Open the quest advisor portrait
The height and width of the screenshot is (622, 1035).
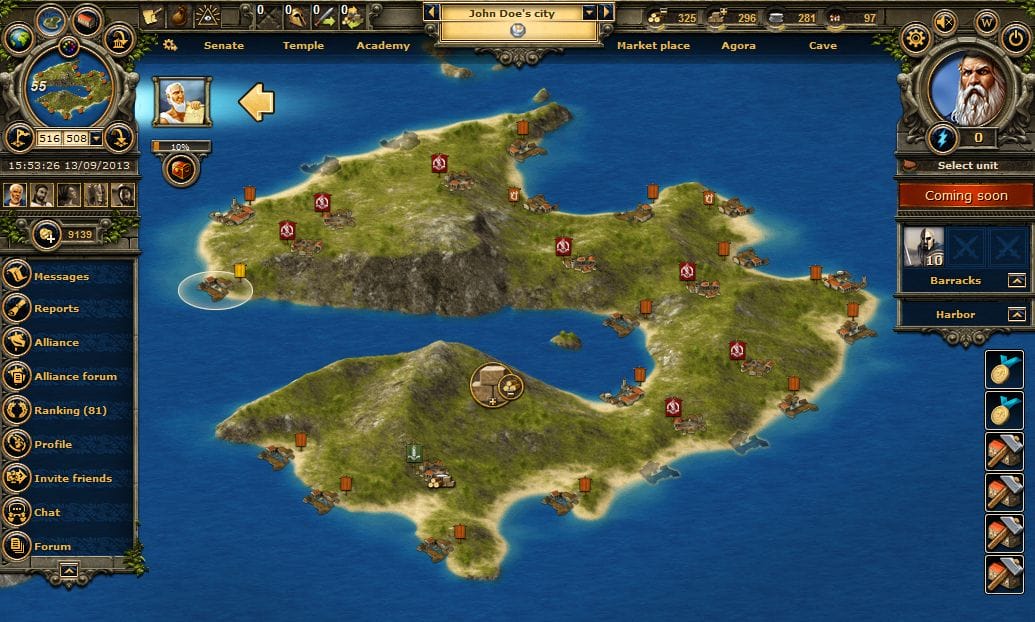click(x=181, y=101)
